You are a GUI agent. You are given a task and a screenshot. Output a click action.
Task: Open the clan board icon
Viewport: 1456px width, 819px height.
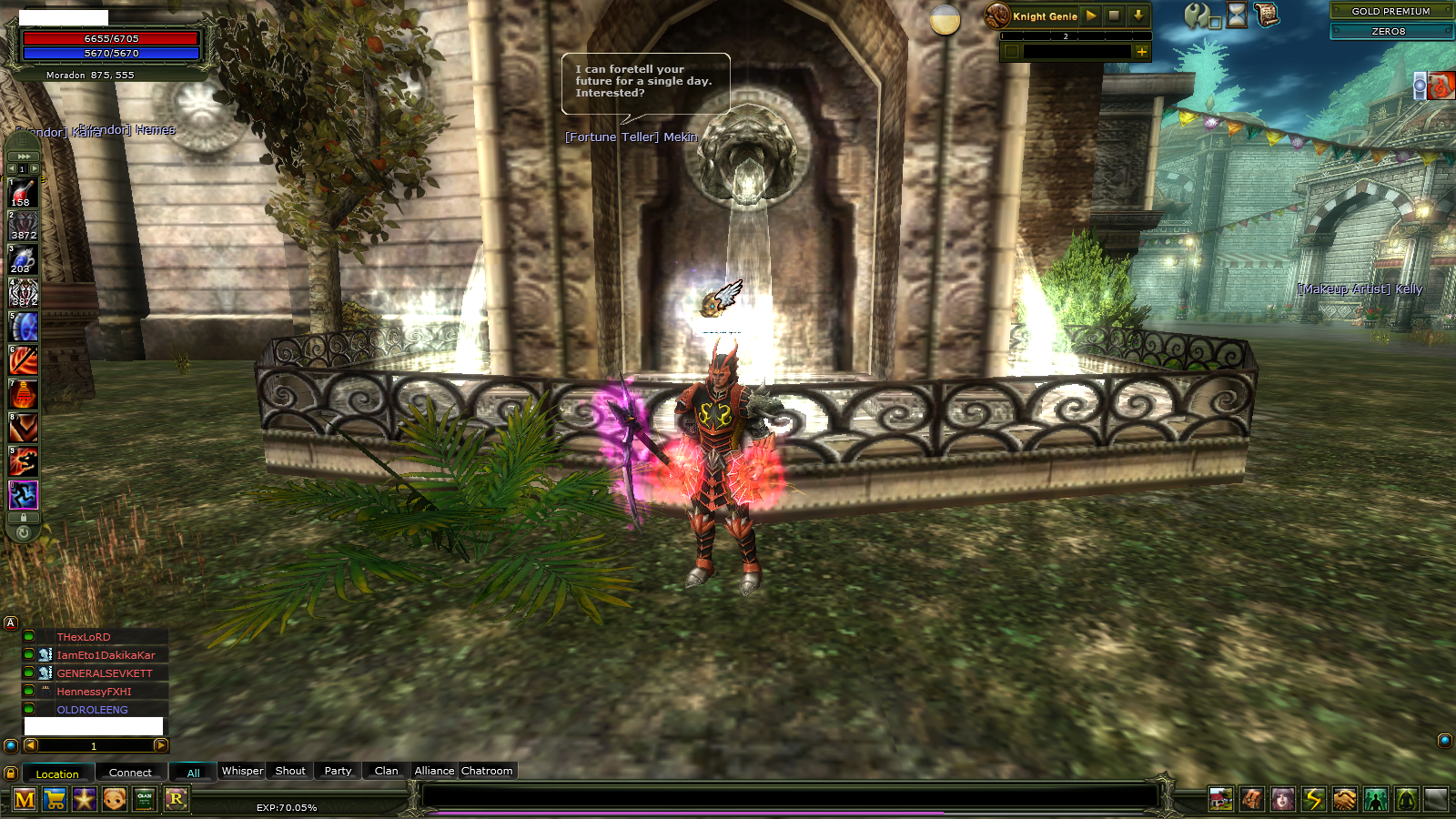pos(143,800)
